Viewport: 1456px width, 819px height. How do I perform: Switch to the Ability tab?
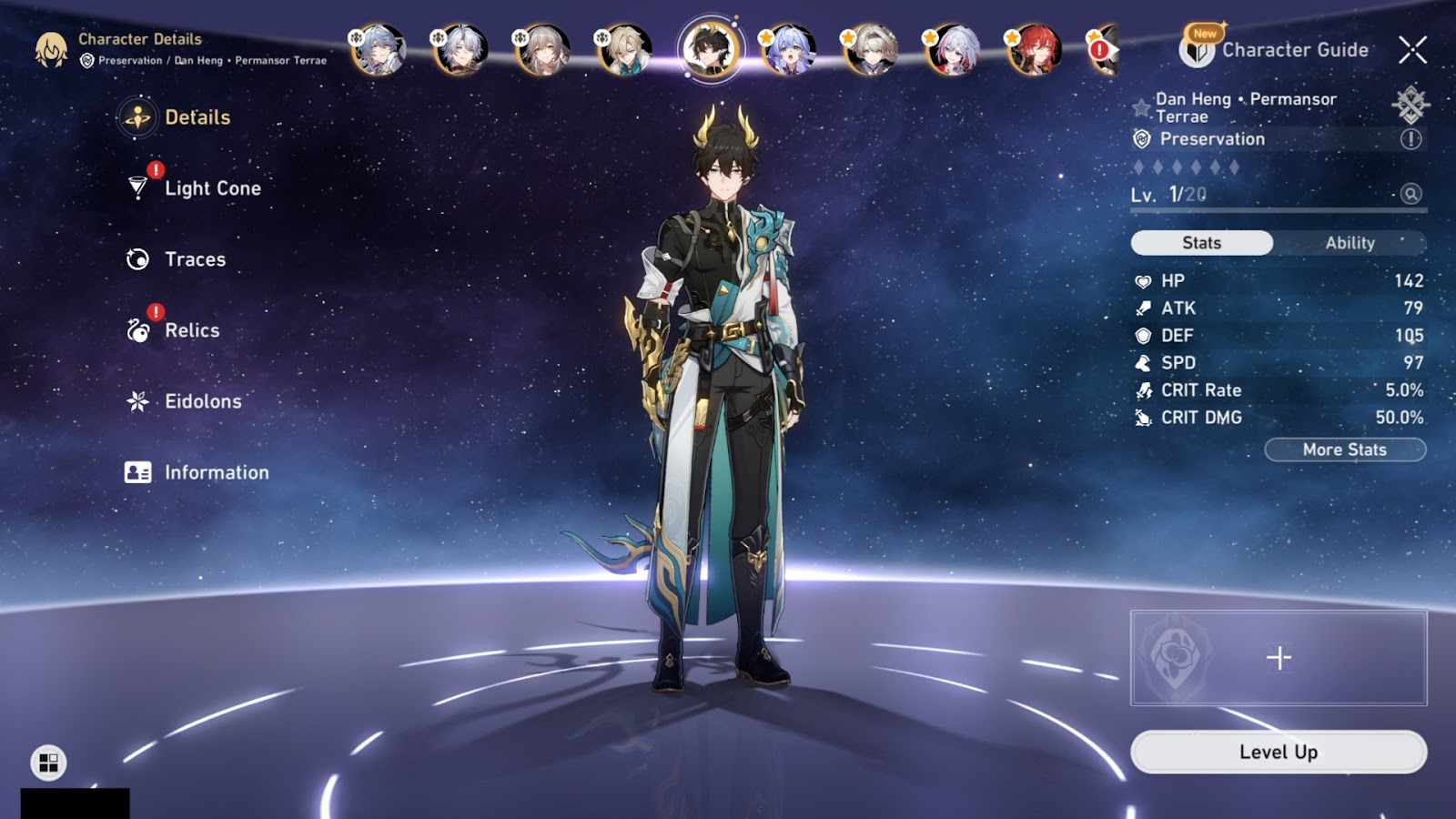pyautogui.click(x=1350, y=243)
